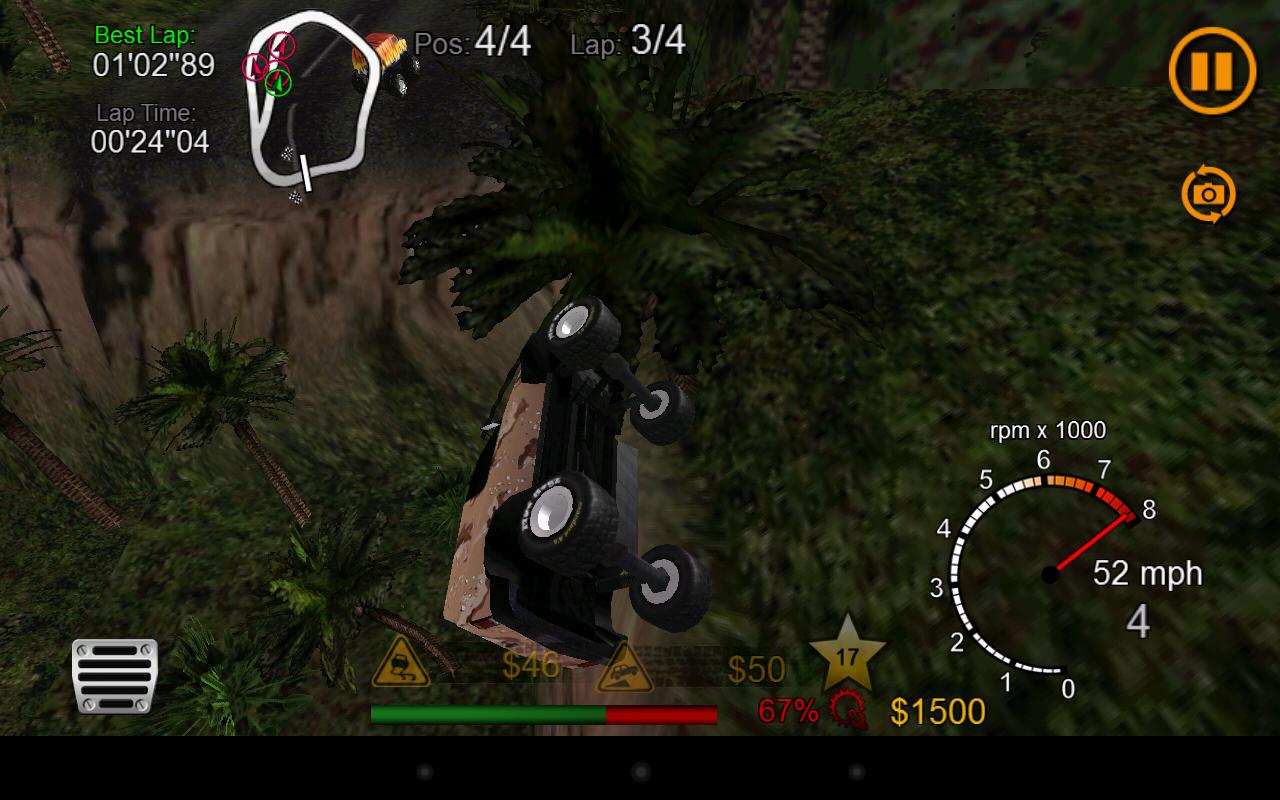Screen dimensions: 1280x800
Task: Tap the Lap Time 00'24"04 readout
Action: (148, 143)
